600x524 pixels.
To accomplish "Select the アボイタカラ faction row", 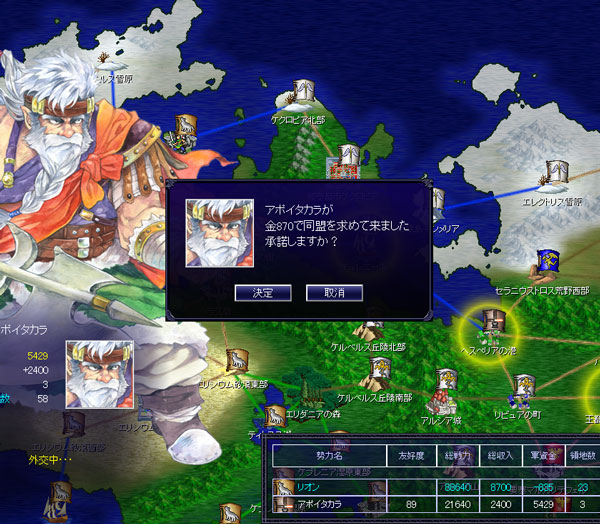I will 329,507.
